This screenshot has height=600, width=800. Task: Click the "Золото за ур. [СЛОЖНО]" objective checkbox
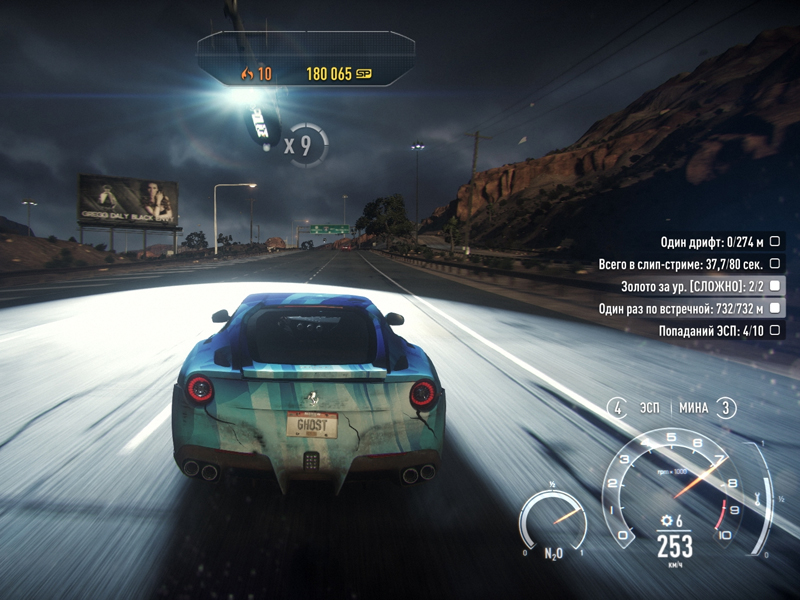click(774, 285)
